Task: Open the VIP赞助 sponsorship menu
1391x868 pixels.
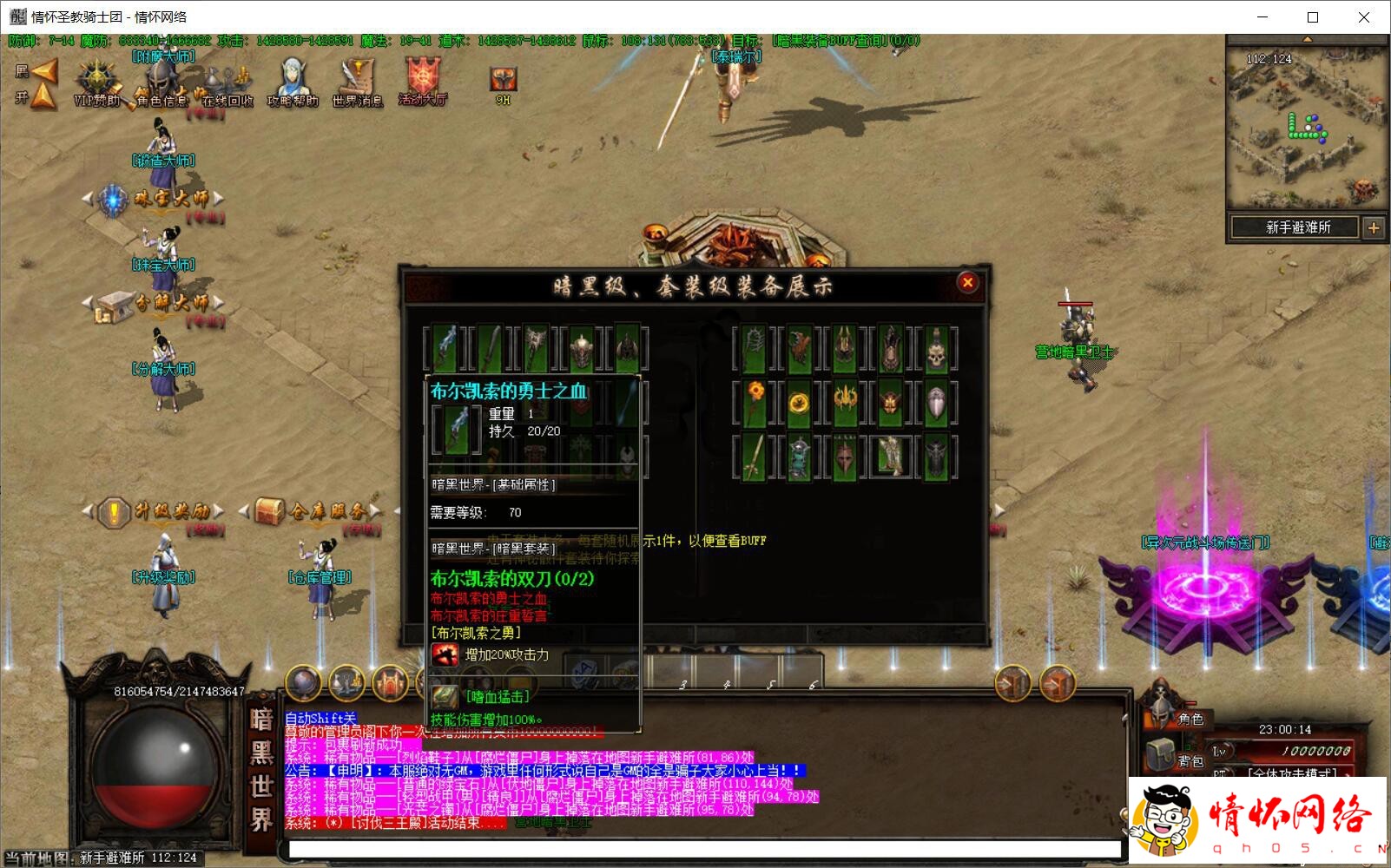Action: (96, 82)
